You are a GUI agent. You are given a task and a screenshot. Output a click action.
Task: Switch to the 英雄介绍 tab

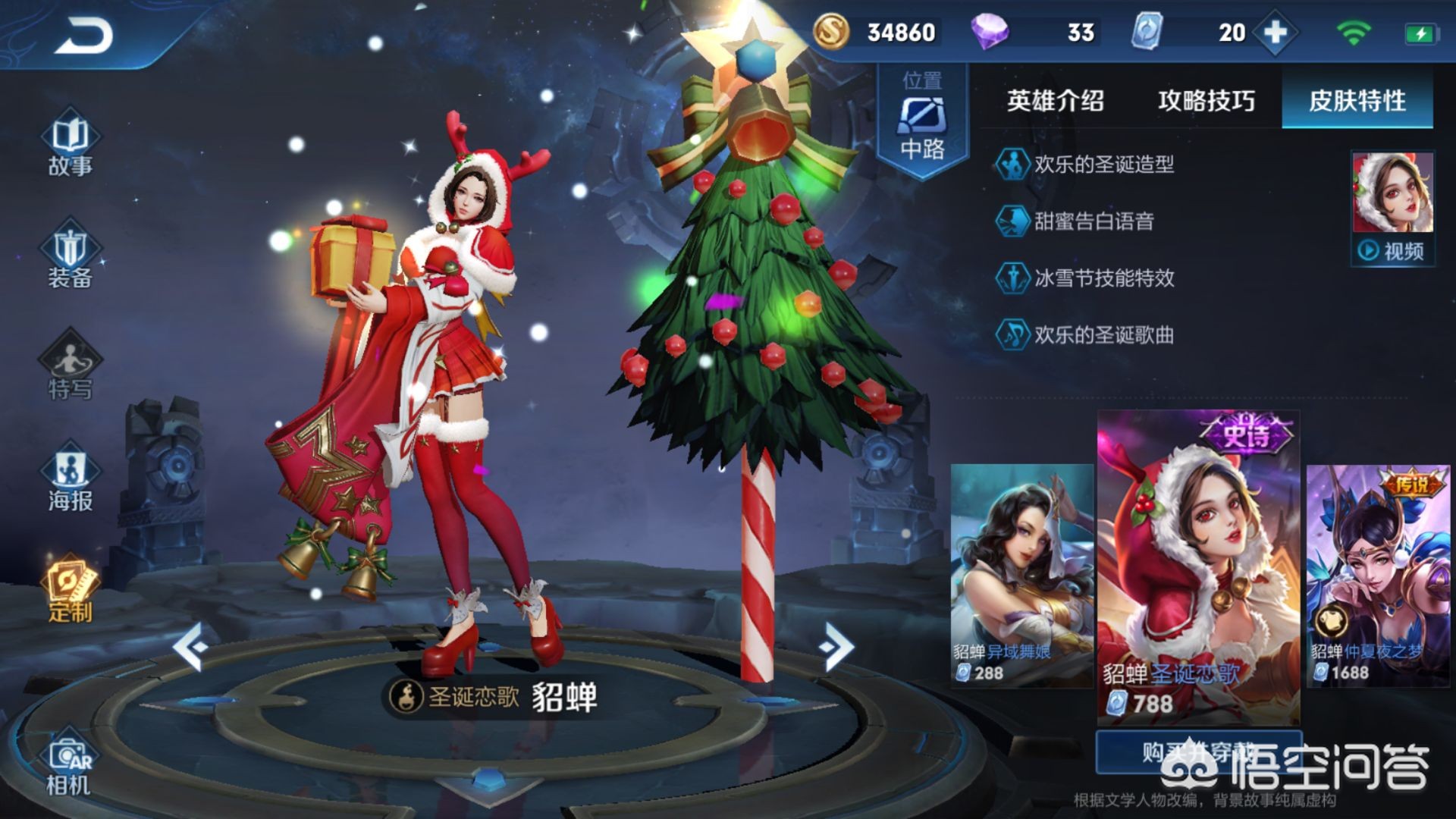pos(1055,101)
